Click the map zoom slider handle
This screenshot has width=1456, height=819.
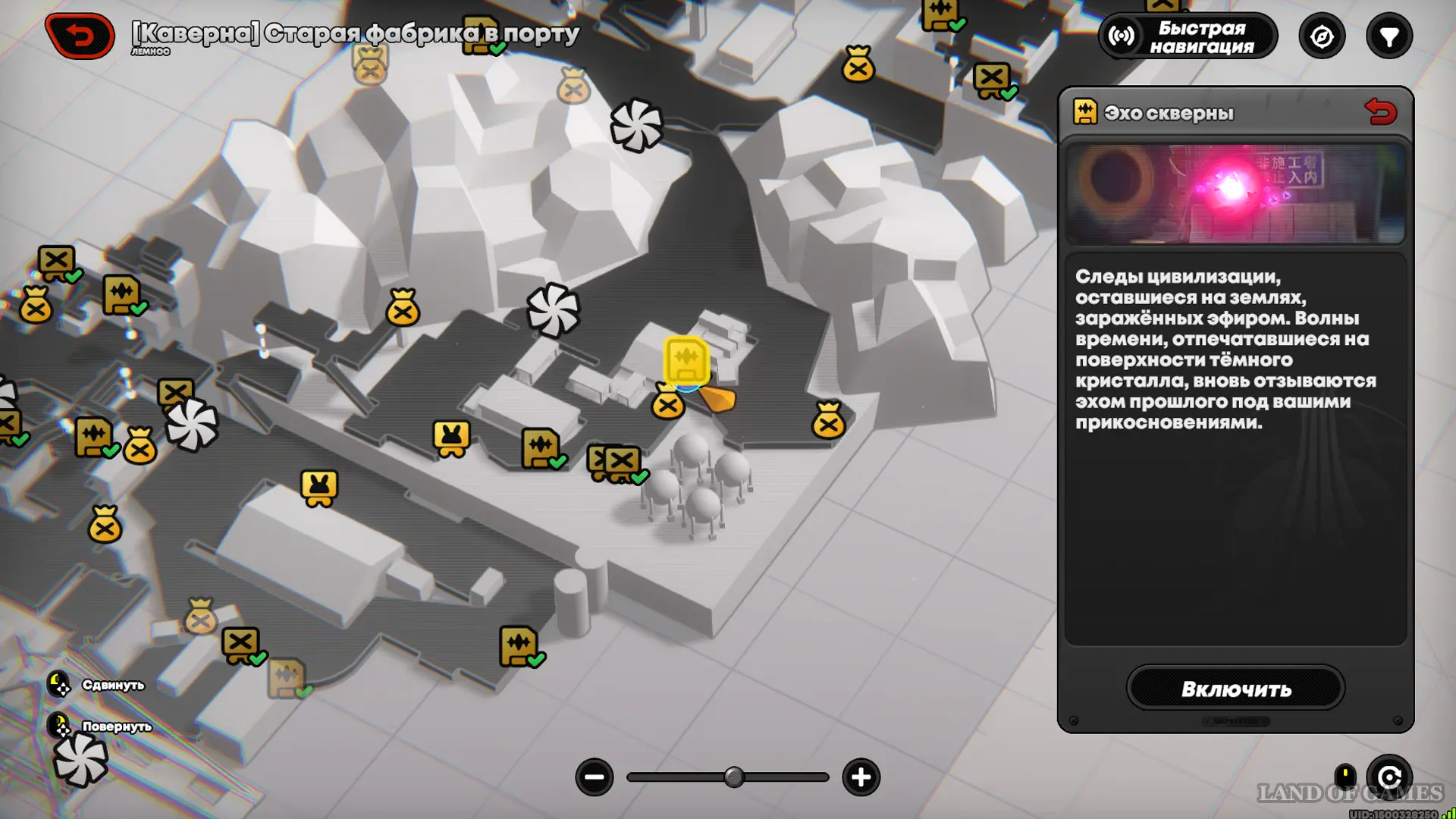point(733,777)
